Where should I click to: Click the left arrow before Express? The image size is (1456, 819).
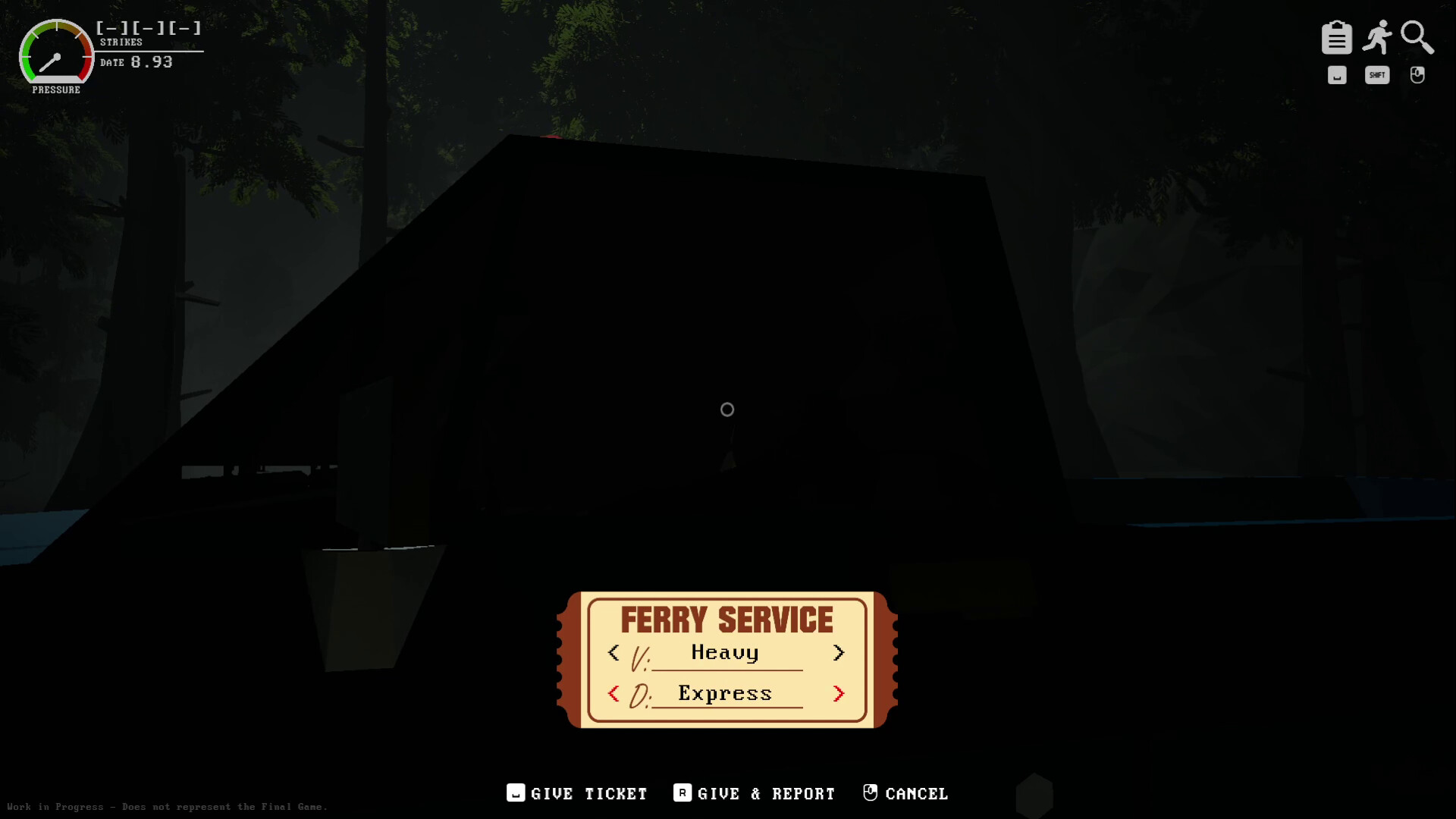click(614, 693)
